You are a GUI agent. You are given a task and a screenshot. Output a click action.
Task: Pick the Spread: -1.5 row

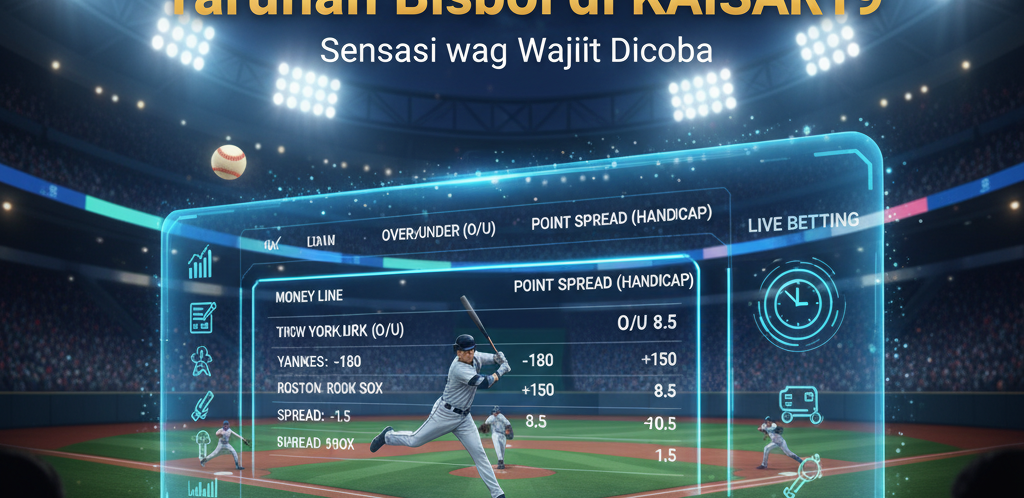(316, 414)
